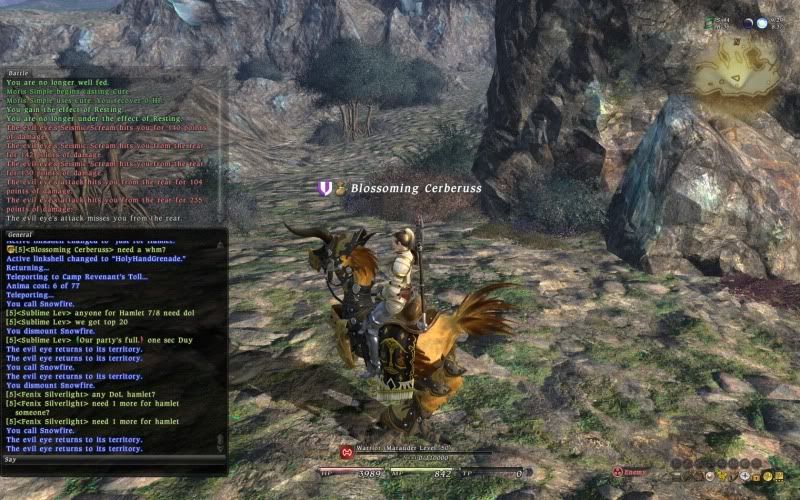800x500 pixels.
Task: Select the General chat log tab
Action: [21, 234]
